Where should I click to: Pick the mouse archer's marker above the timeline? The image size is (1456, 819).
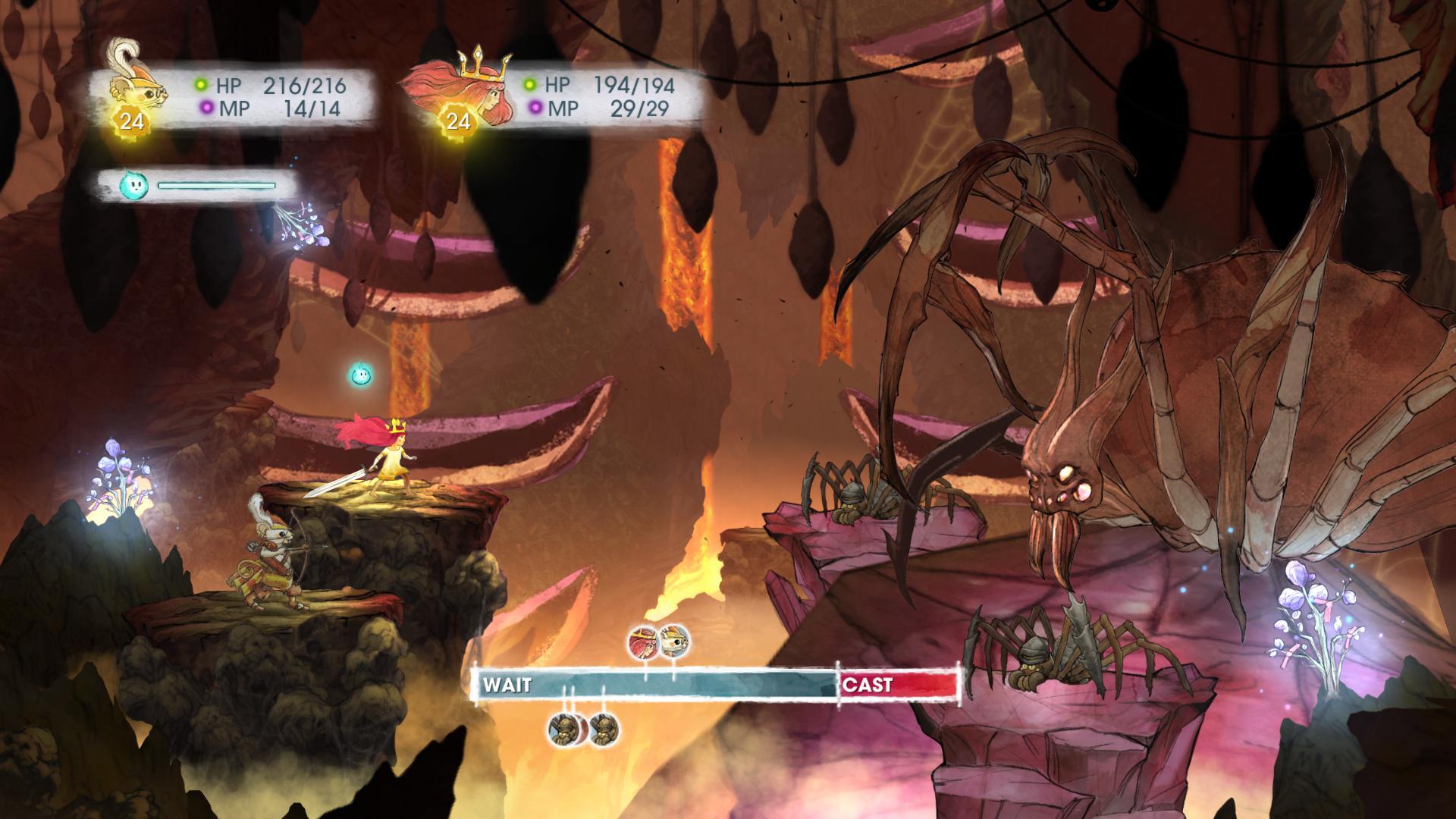tap(674, 642)
